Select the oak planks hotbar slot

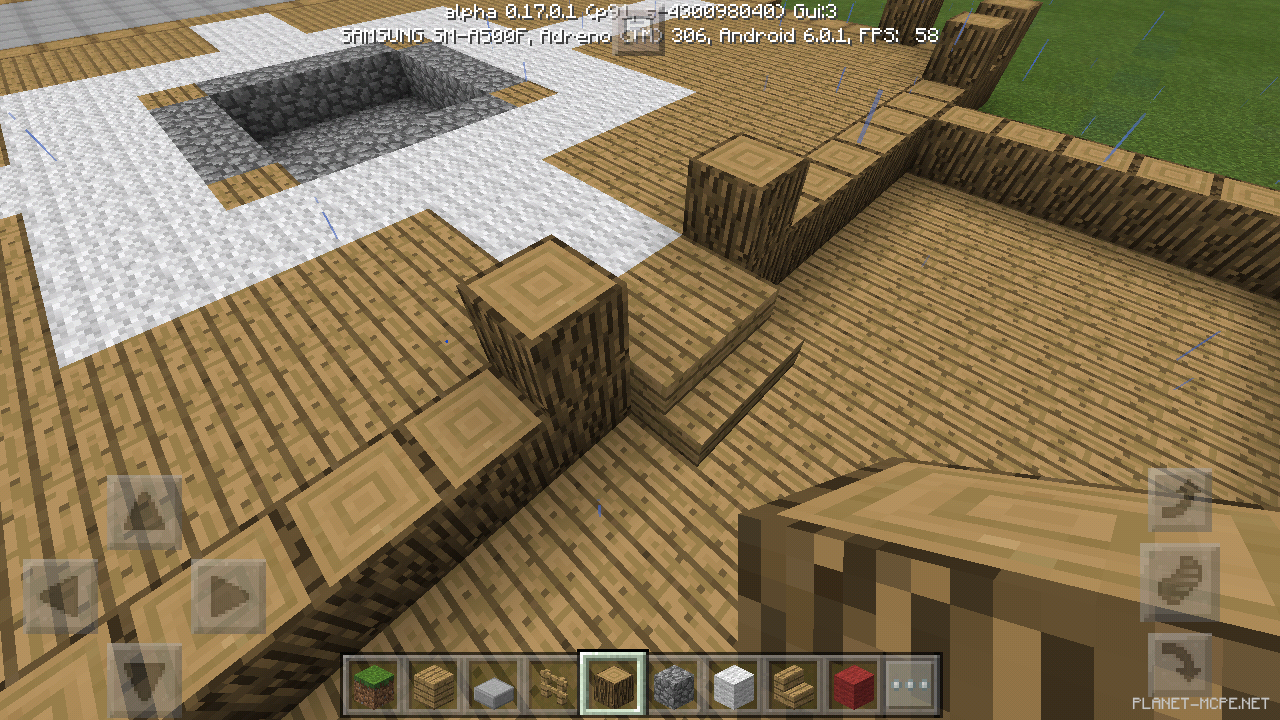(x=435, y=685)
